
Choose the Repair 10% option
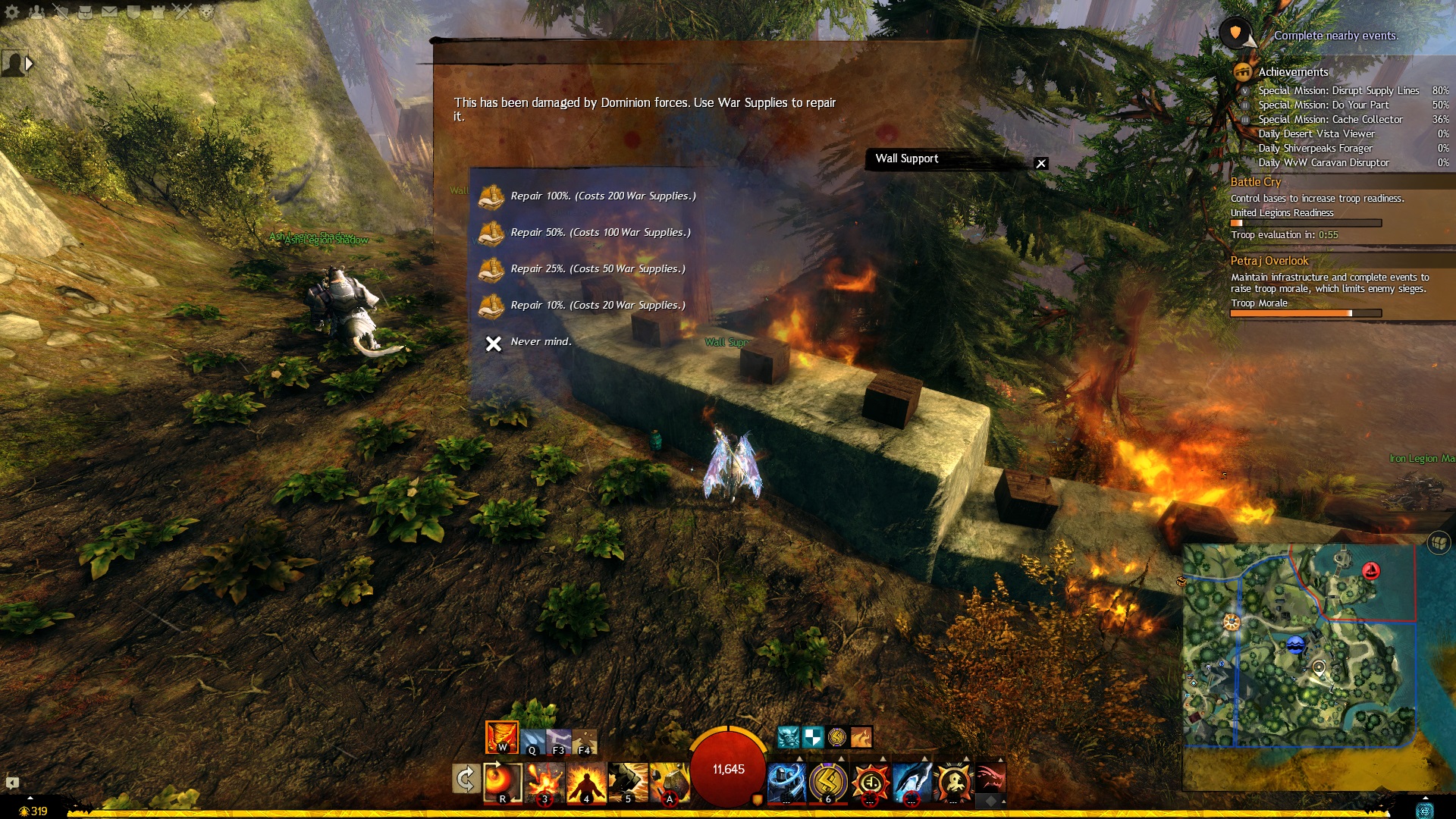[597, 306]
